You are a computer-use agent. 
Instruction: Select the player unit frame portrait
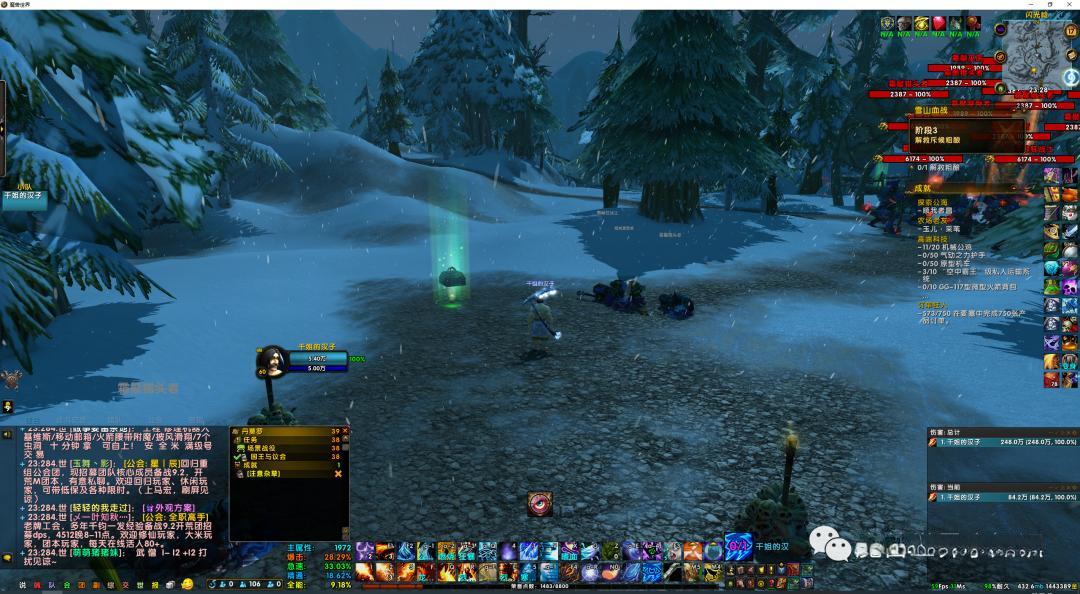(x=272, y=359)
